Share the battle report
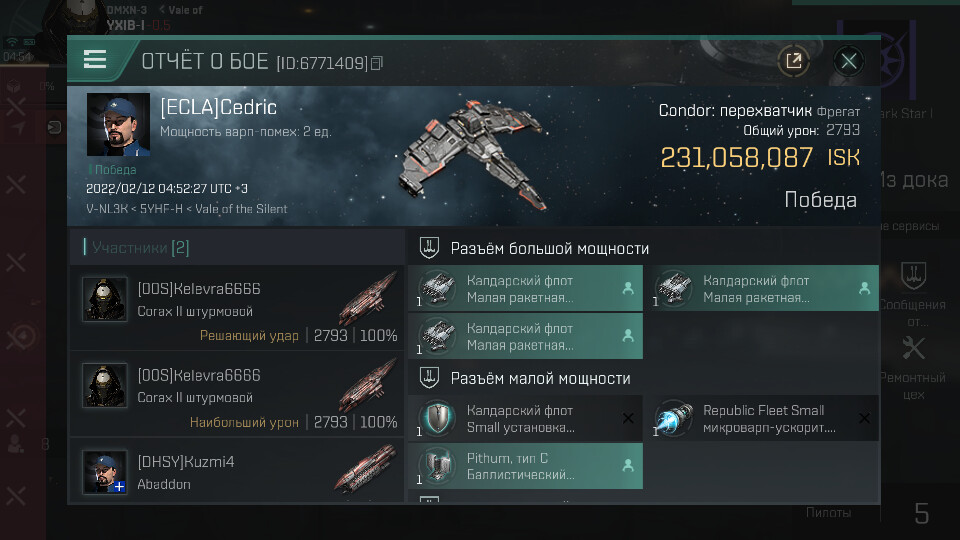Image resolution: width=960 pixels, height=540 pixels. click(x=793, y=61)
